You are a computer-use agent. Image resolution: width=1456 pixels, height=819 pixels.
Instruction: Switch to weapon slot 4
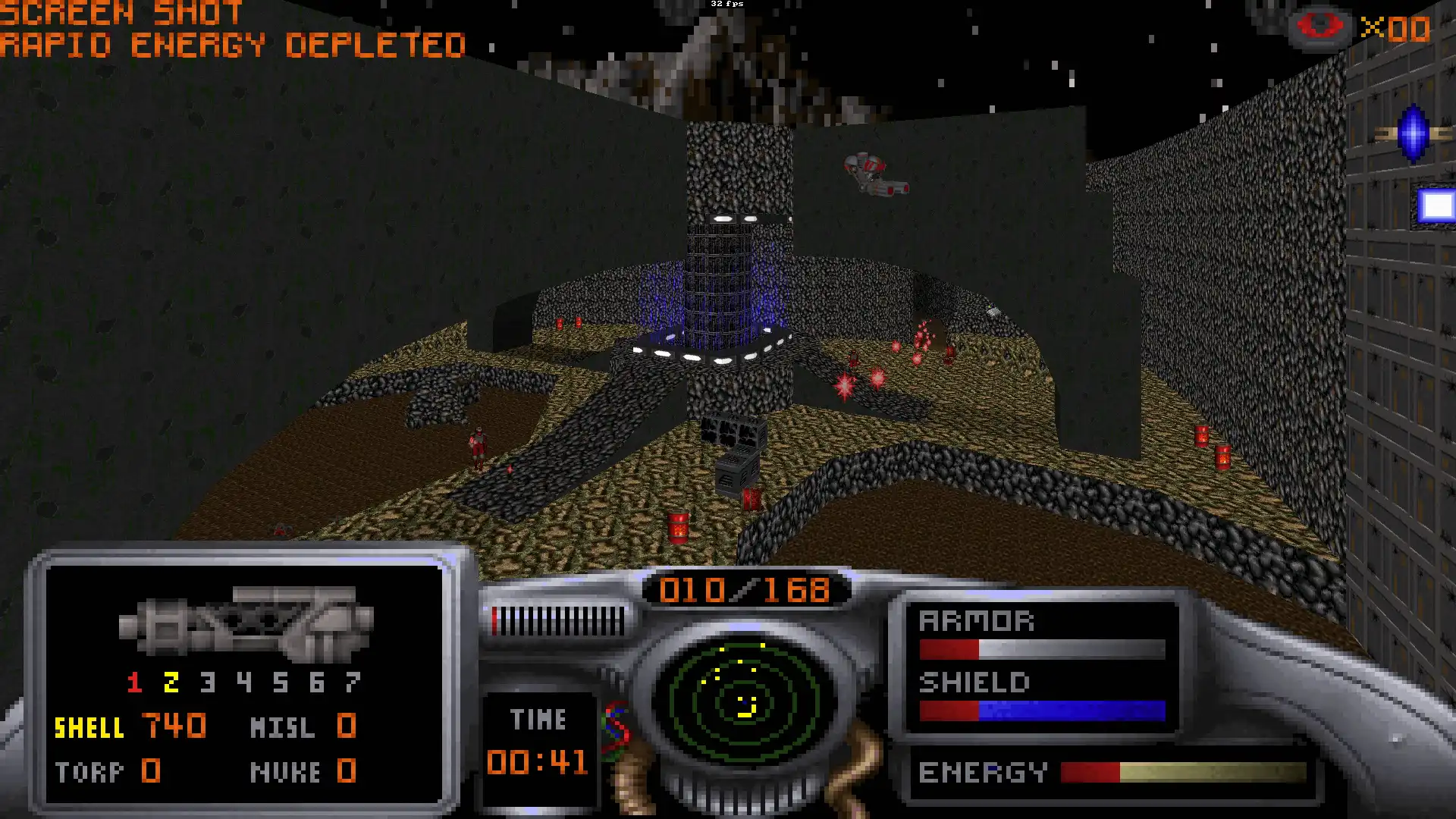[x=244, y=682]
